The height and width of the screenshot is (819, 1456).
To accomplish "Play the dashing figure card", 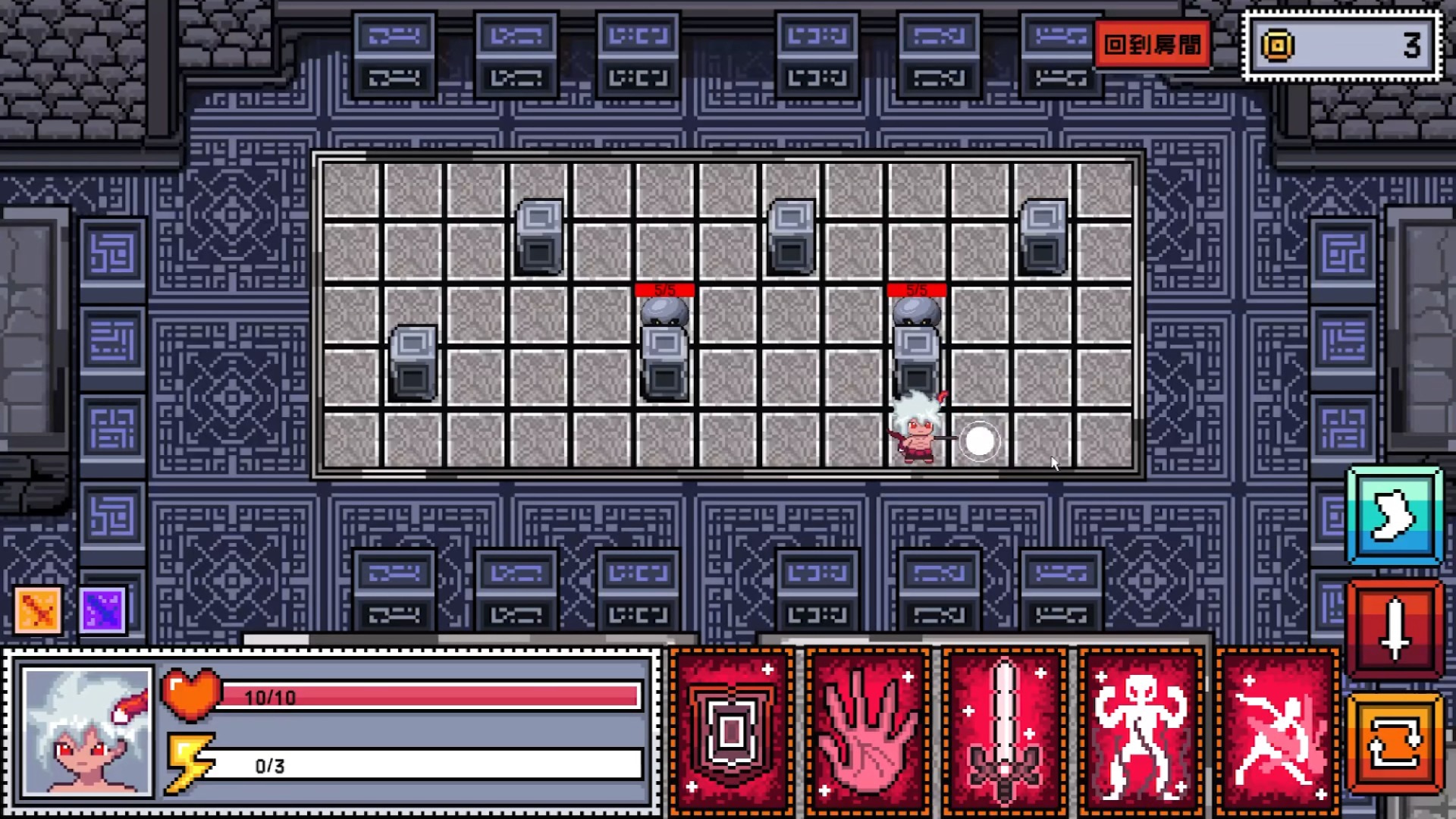I will pyautogui.click(x=1277, y=732).
